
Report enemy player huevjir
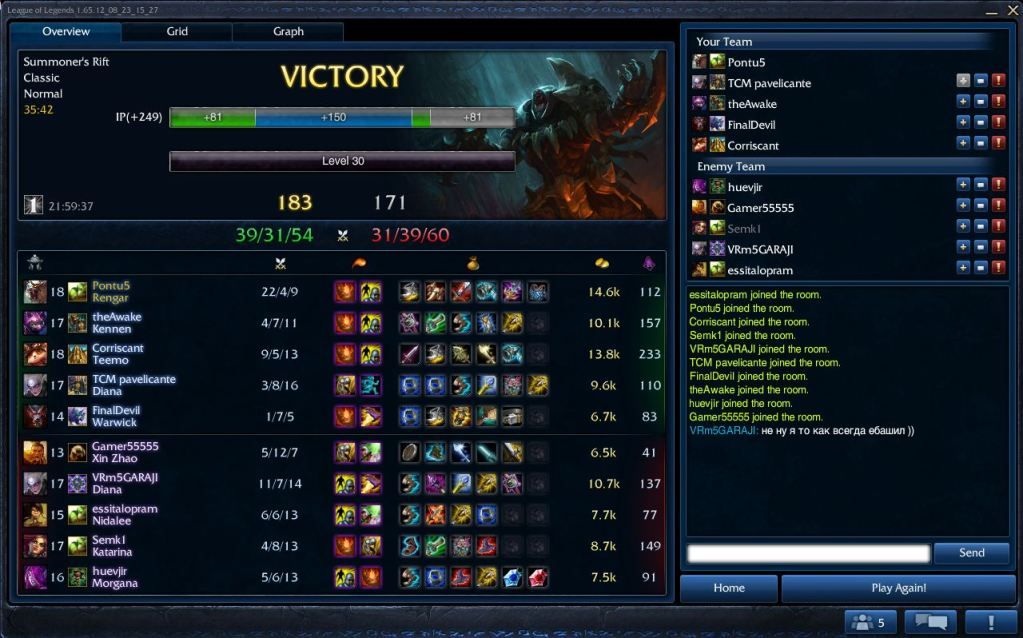pyautogui.click(x=998, y=185)
